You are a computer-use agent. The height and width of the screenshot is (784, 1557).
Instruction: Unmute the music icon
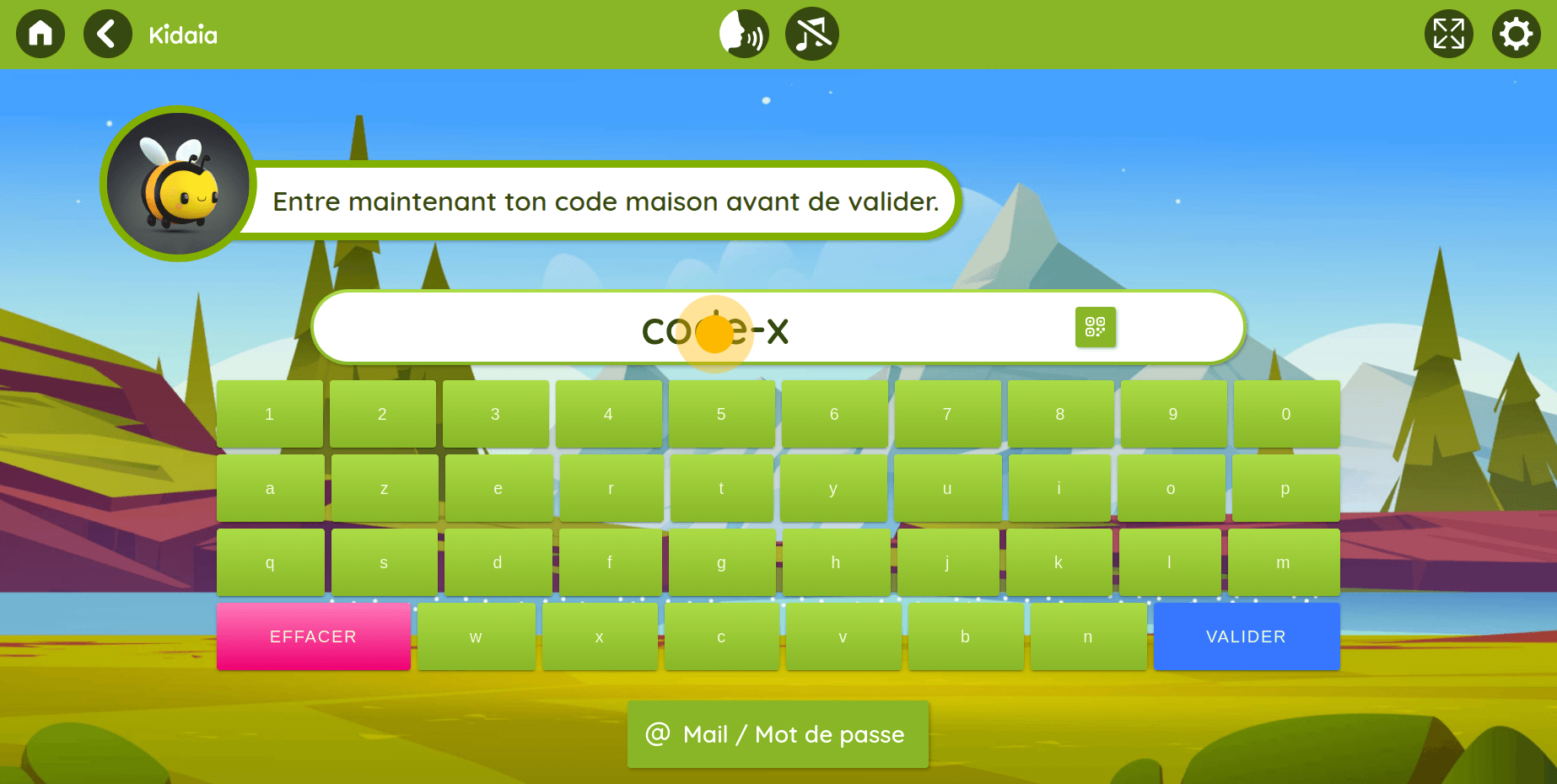(x=811, y=34)
